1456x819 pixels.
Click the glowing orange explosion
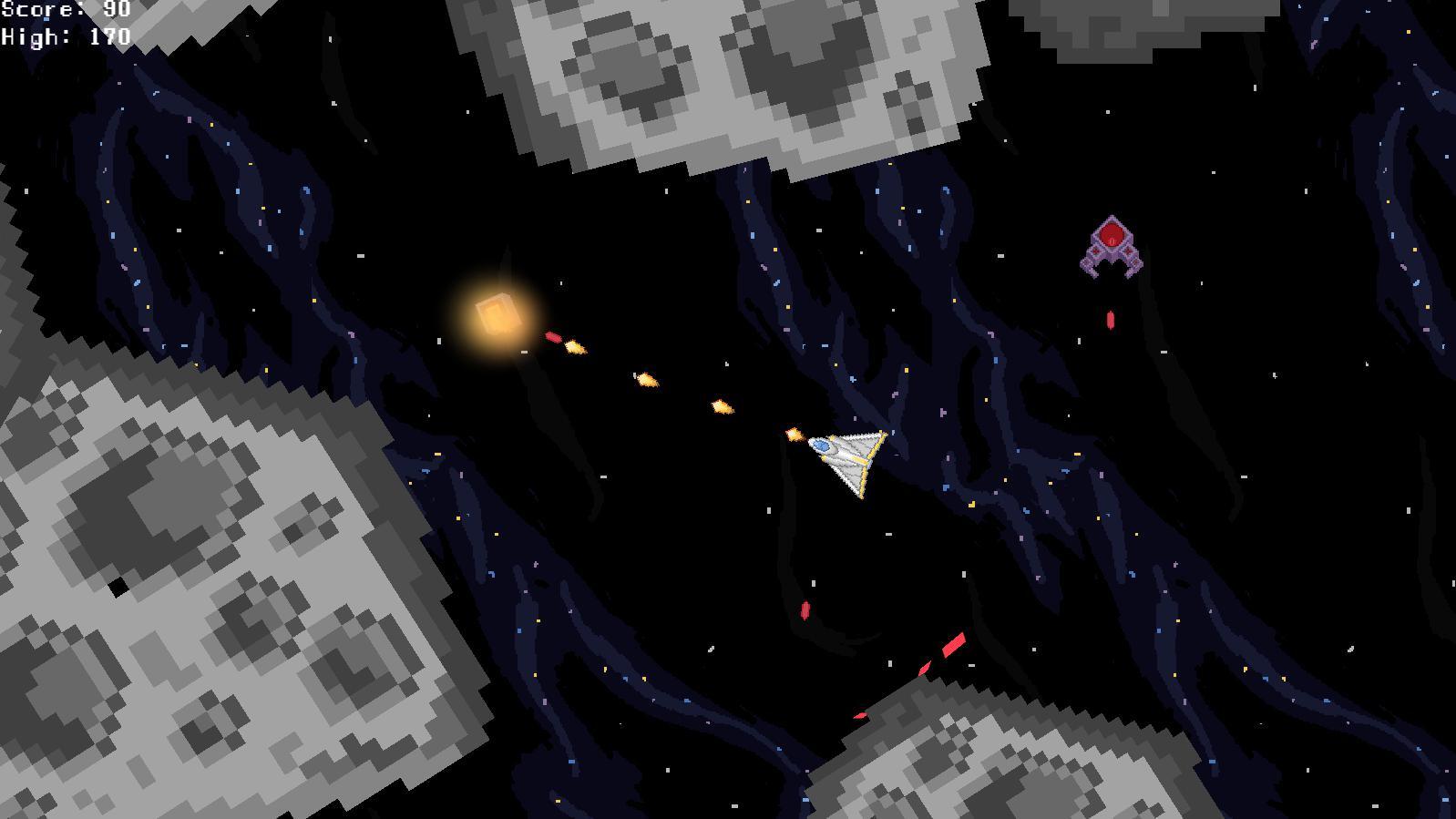pos(497,314)
